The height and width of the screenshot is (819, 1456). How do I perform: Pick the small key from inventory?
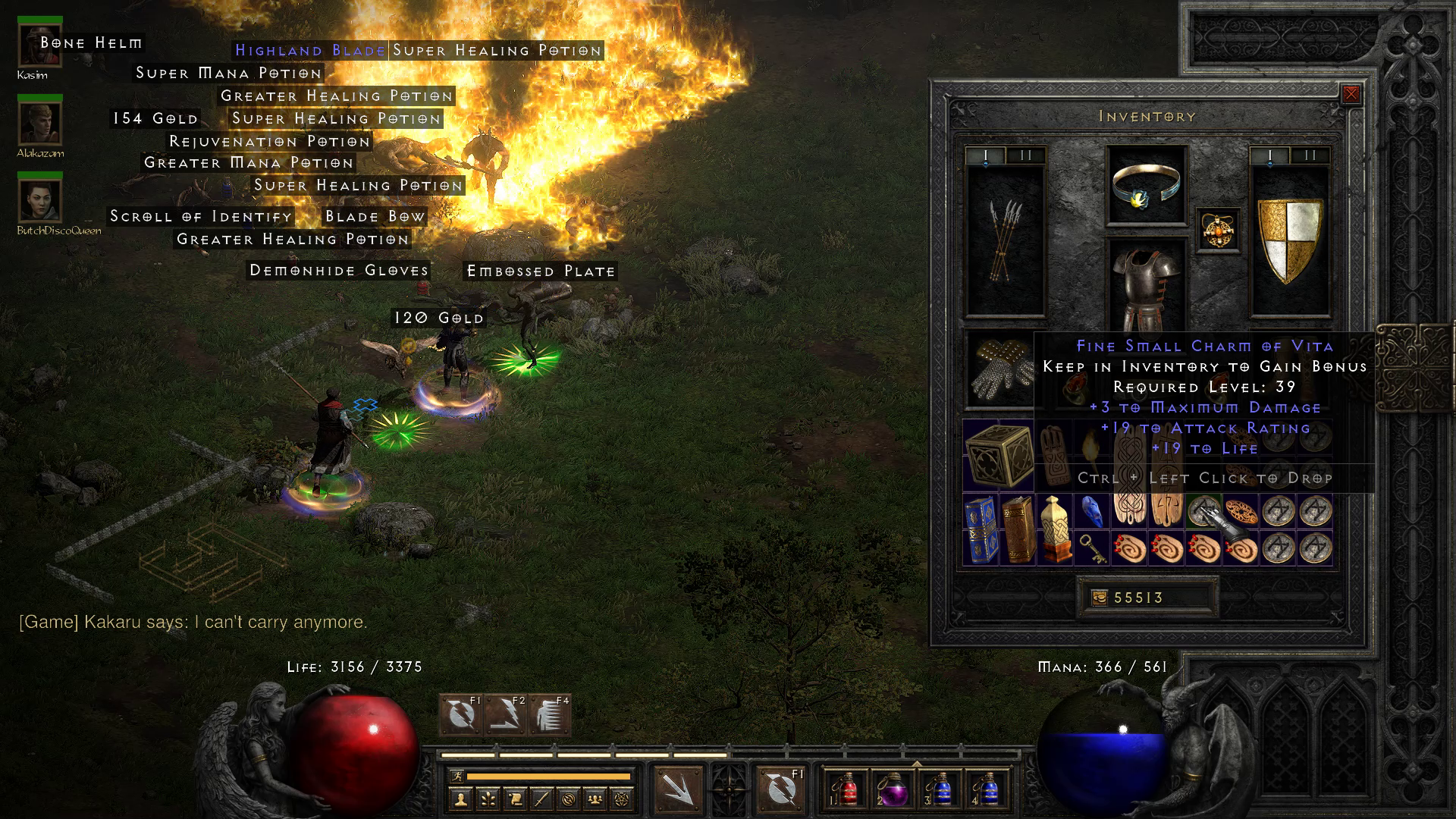1092,549
